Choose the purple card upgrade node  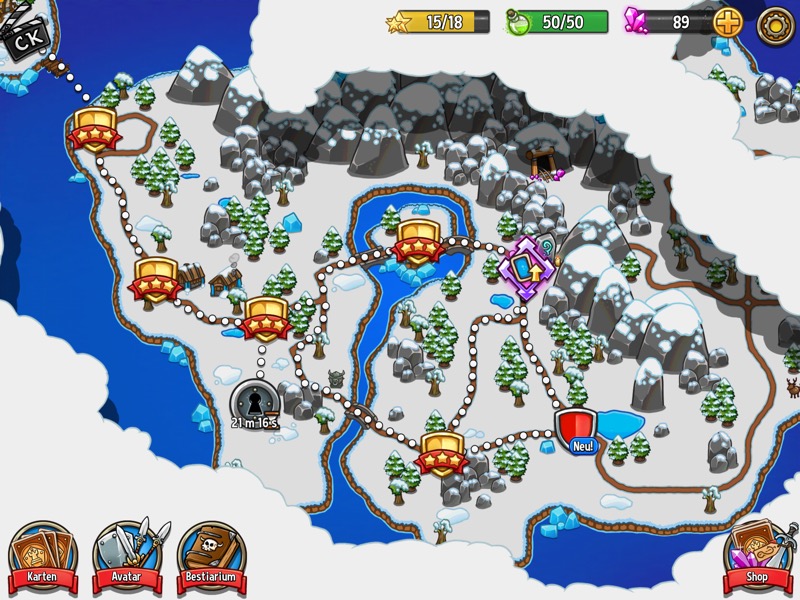(x=527, y=267)
